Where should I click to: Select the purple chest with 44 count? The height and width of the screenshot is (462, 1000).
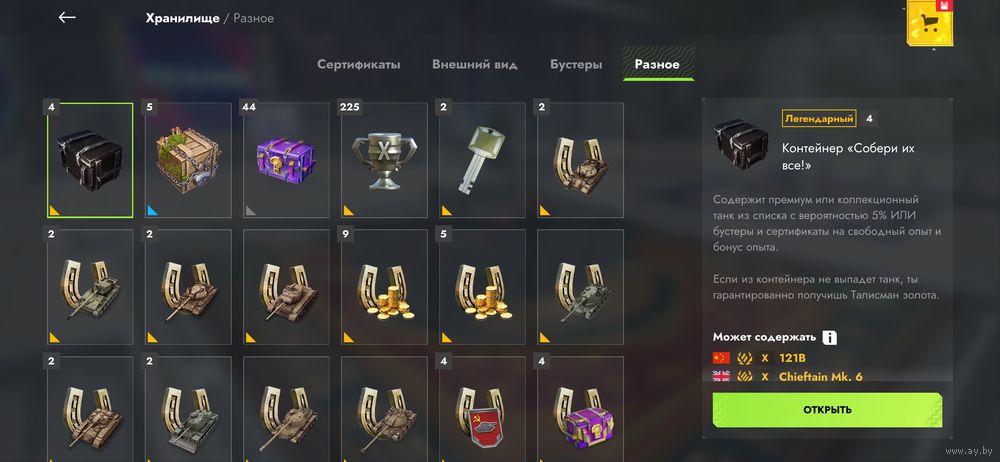click(x=285, y=160)
